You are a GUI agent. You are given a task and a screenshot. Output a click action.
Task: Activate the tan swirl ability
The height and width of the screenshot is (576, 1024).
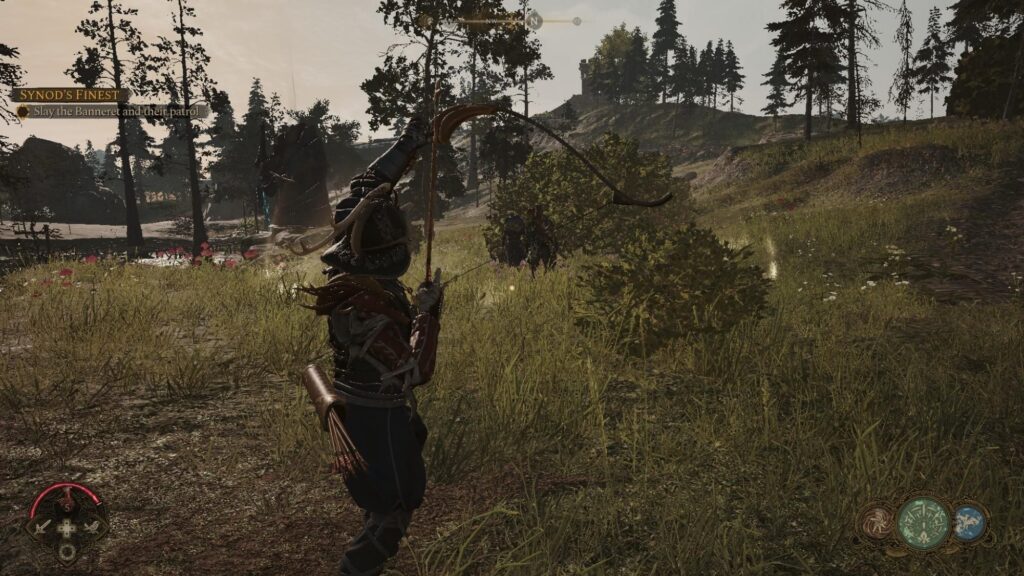(x=877, y=522)
